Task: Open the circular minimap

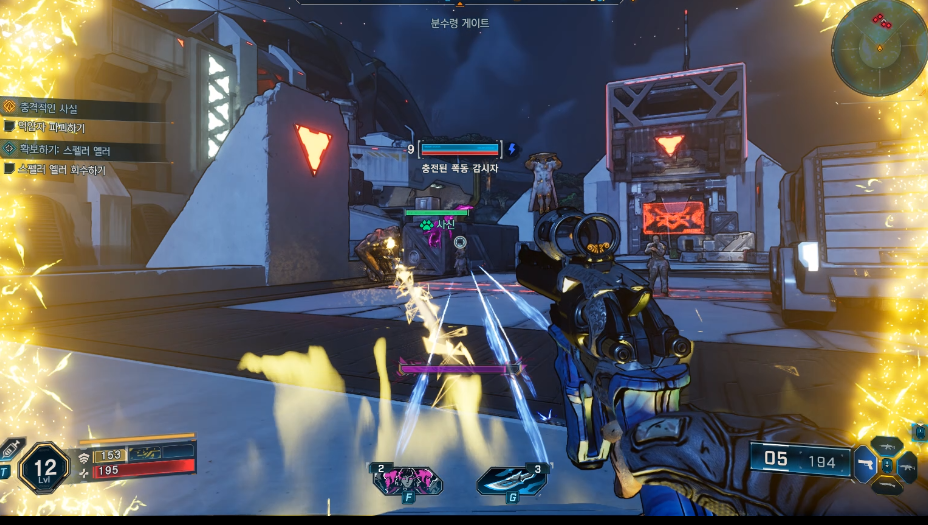Action: pyautogui.click(x=878, y=47)
